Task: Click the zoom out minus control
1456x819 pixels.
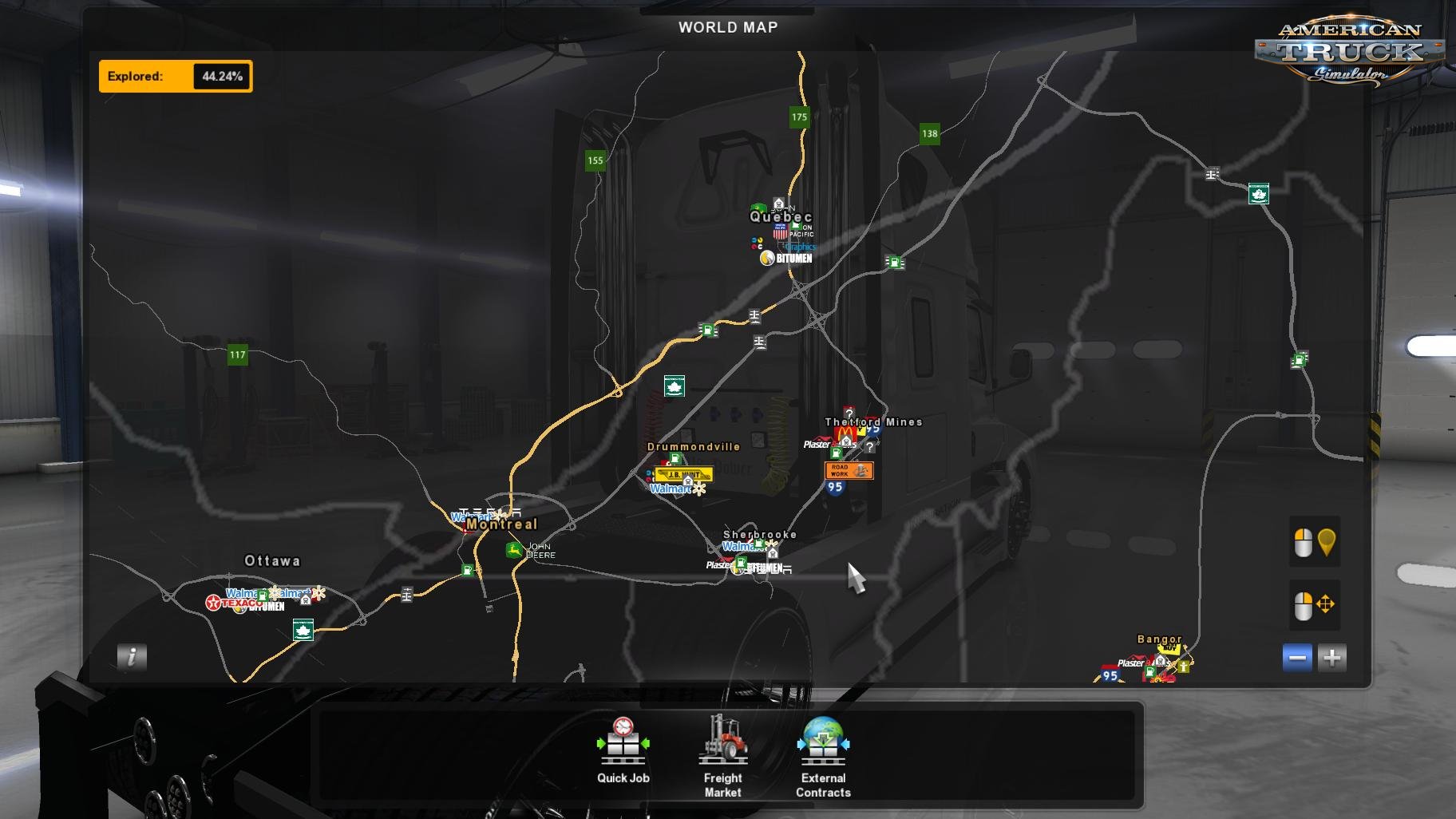Action: pyautogui.click(x=1296, y=658)
